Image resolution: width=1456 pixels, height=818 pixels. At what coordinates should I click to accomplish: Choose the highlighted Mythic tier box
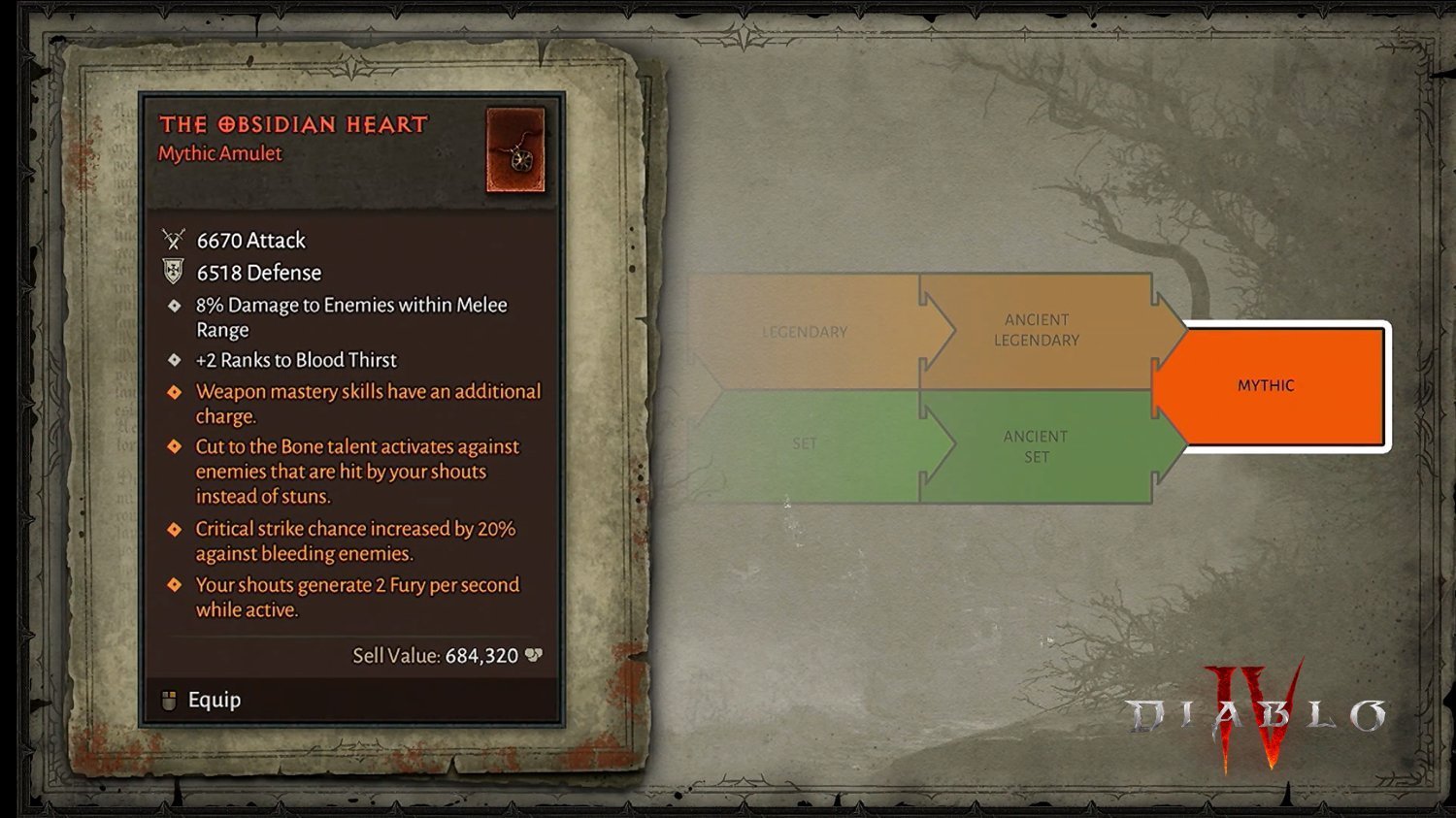1268,386
